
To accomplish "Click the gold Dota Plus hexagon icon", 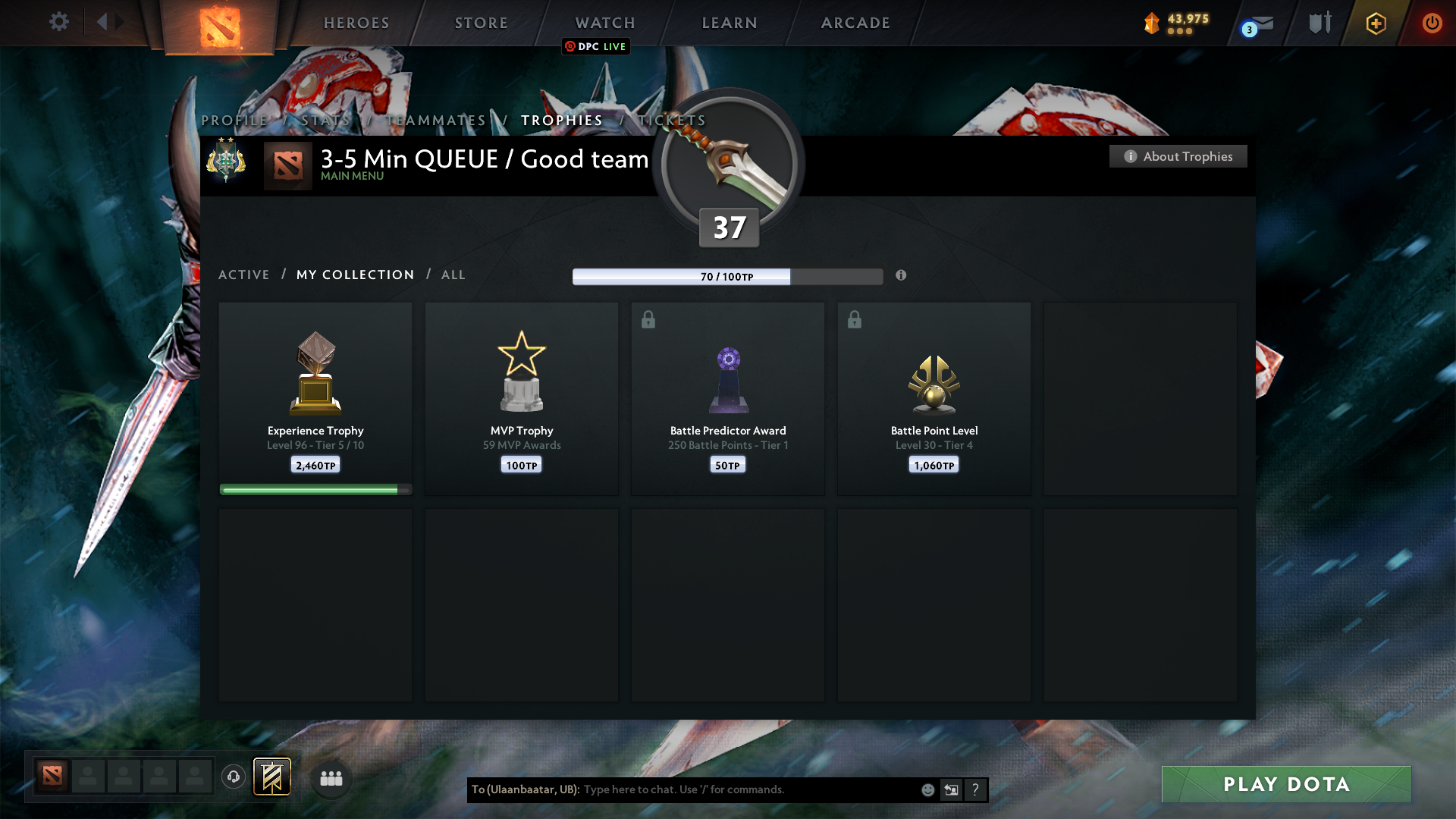I will [x=1375, y=23].
